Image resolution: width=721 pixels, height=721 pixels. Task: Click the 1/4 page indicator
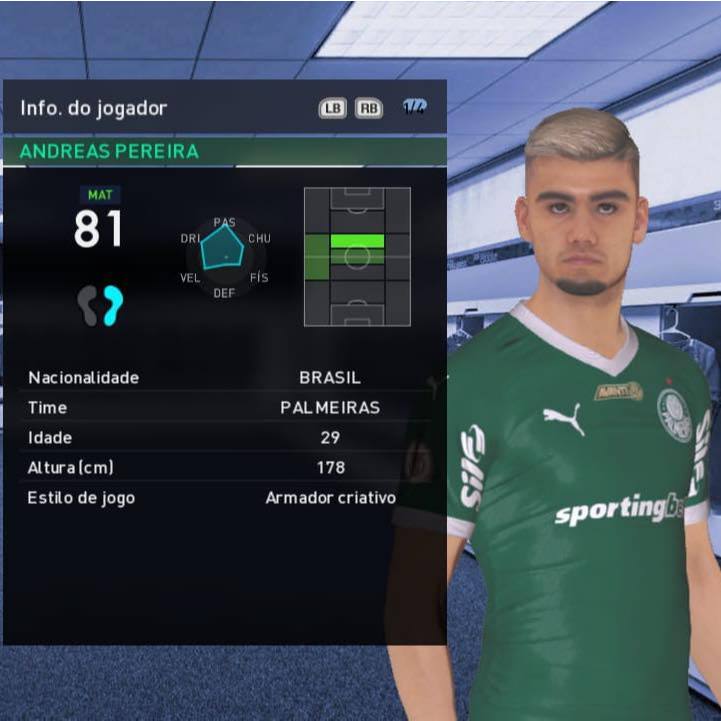pyautogui.click(x=414, y=108)
